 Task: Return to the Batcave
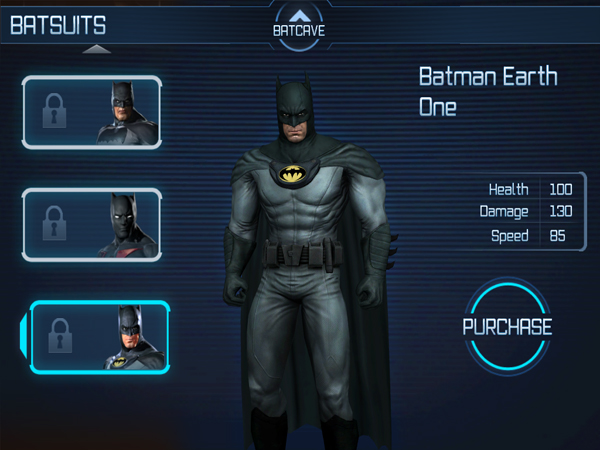(x=299, y=24)
